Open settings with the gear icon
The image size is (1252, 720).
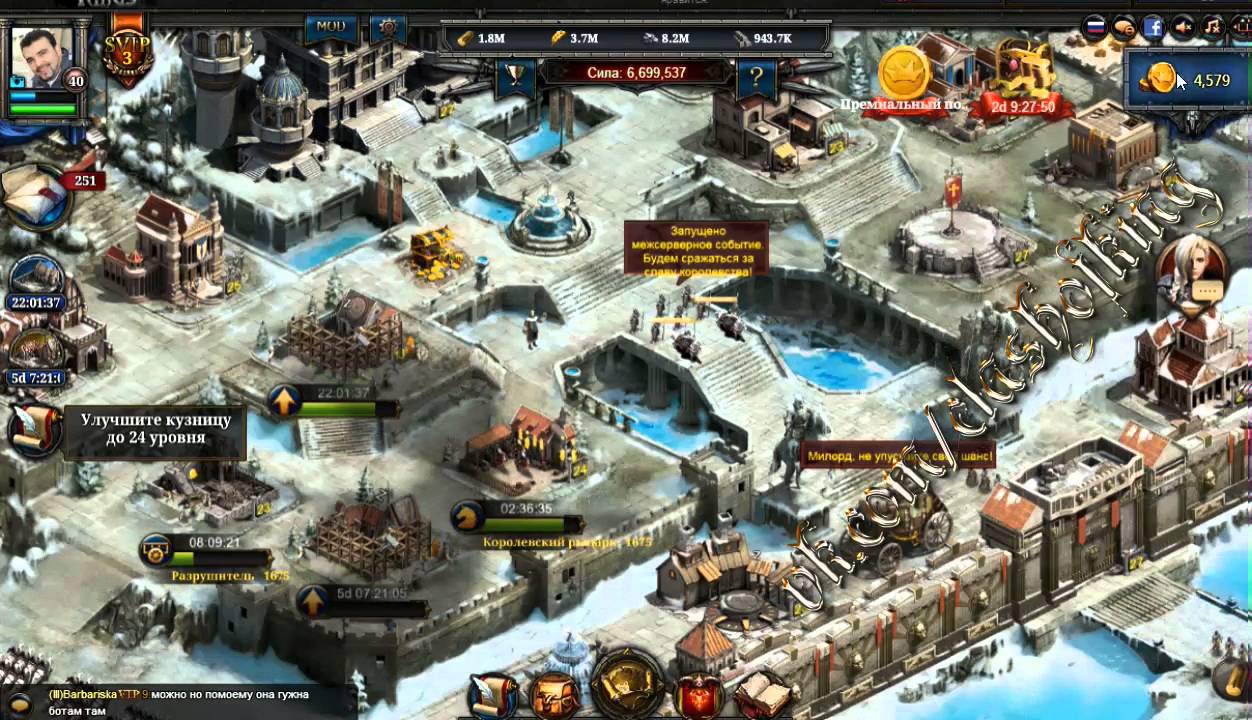pos(387,27)
